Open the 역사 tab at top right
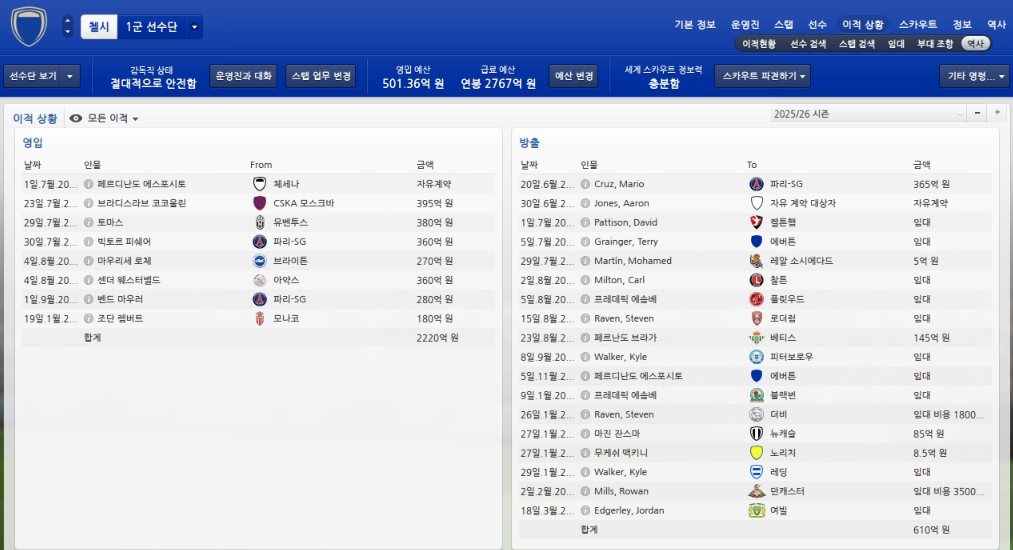The width and height of the screenshot is (1013, 550). tap(996, 24)
